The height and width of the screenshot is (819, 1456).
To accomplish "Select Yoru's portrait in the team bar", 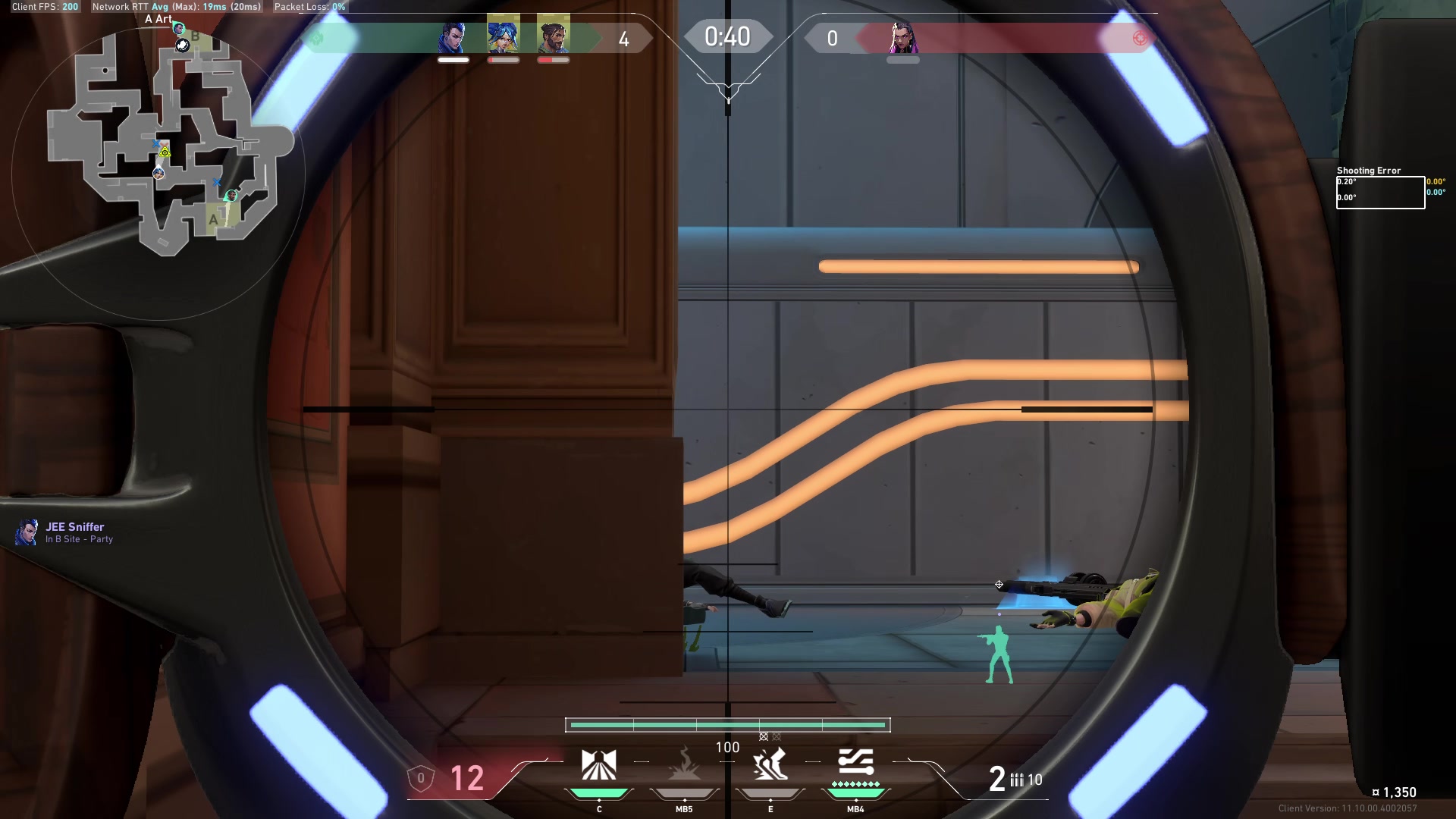I will (453, 37).
